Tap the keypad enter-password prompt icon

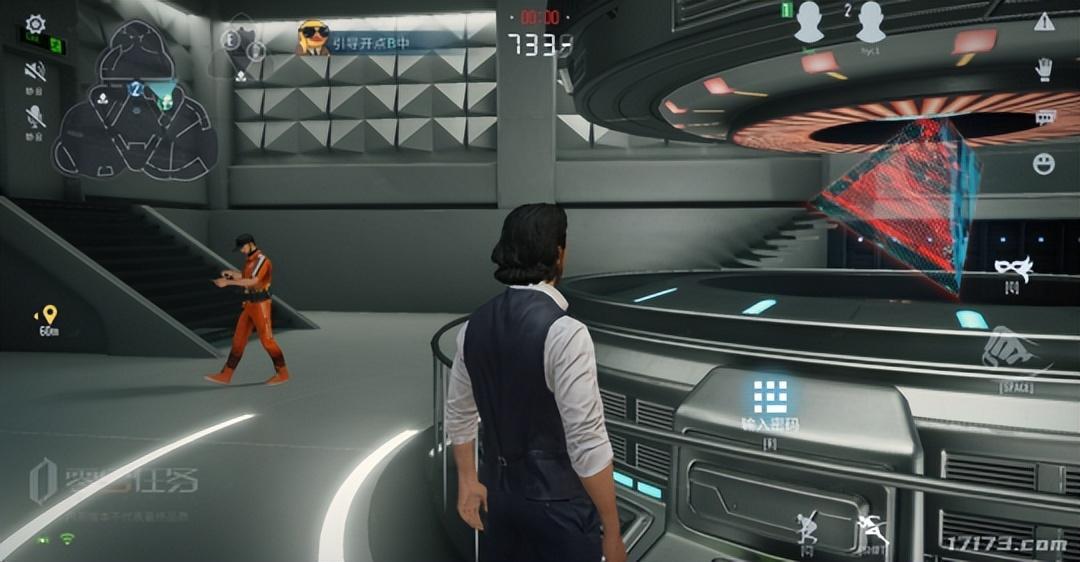coord(770,397)
